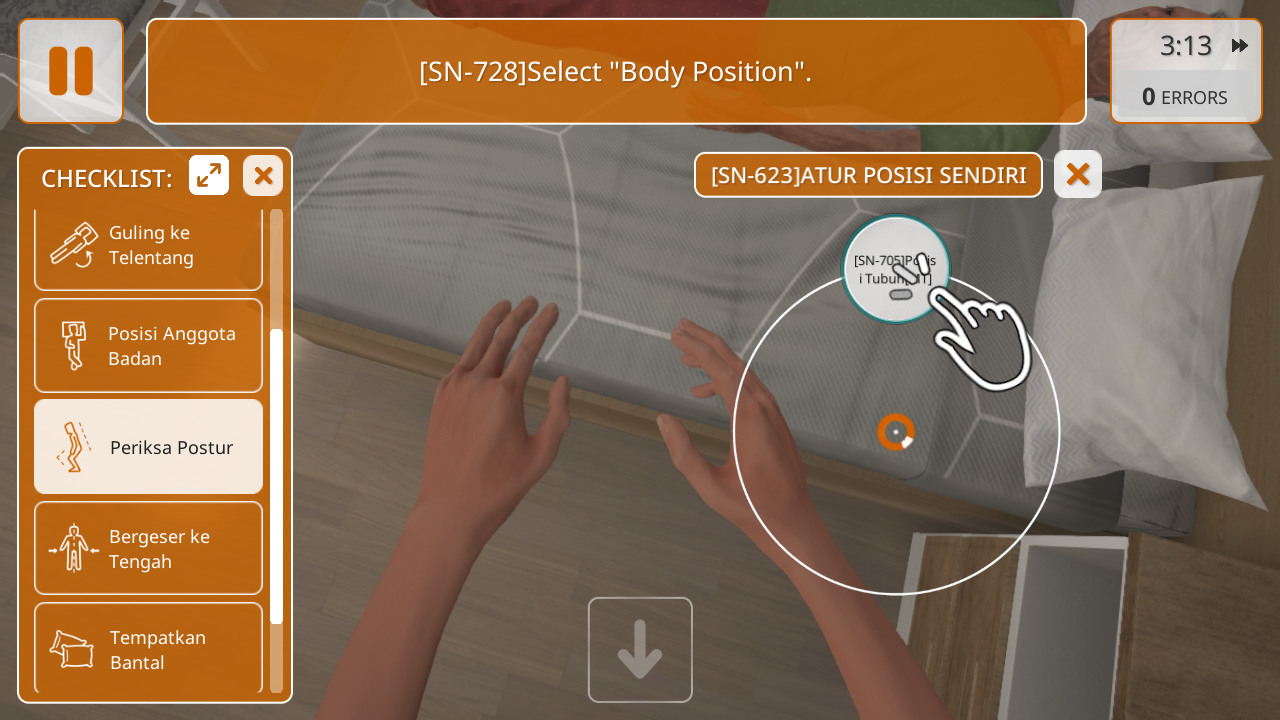The image size is (1280, 720).
Task: Close the Atur Posisi Sendiri menu
Action: (1077, 175)
